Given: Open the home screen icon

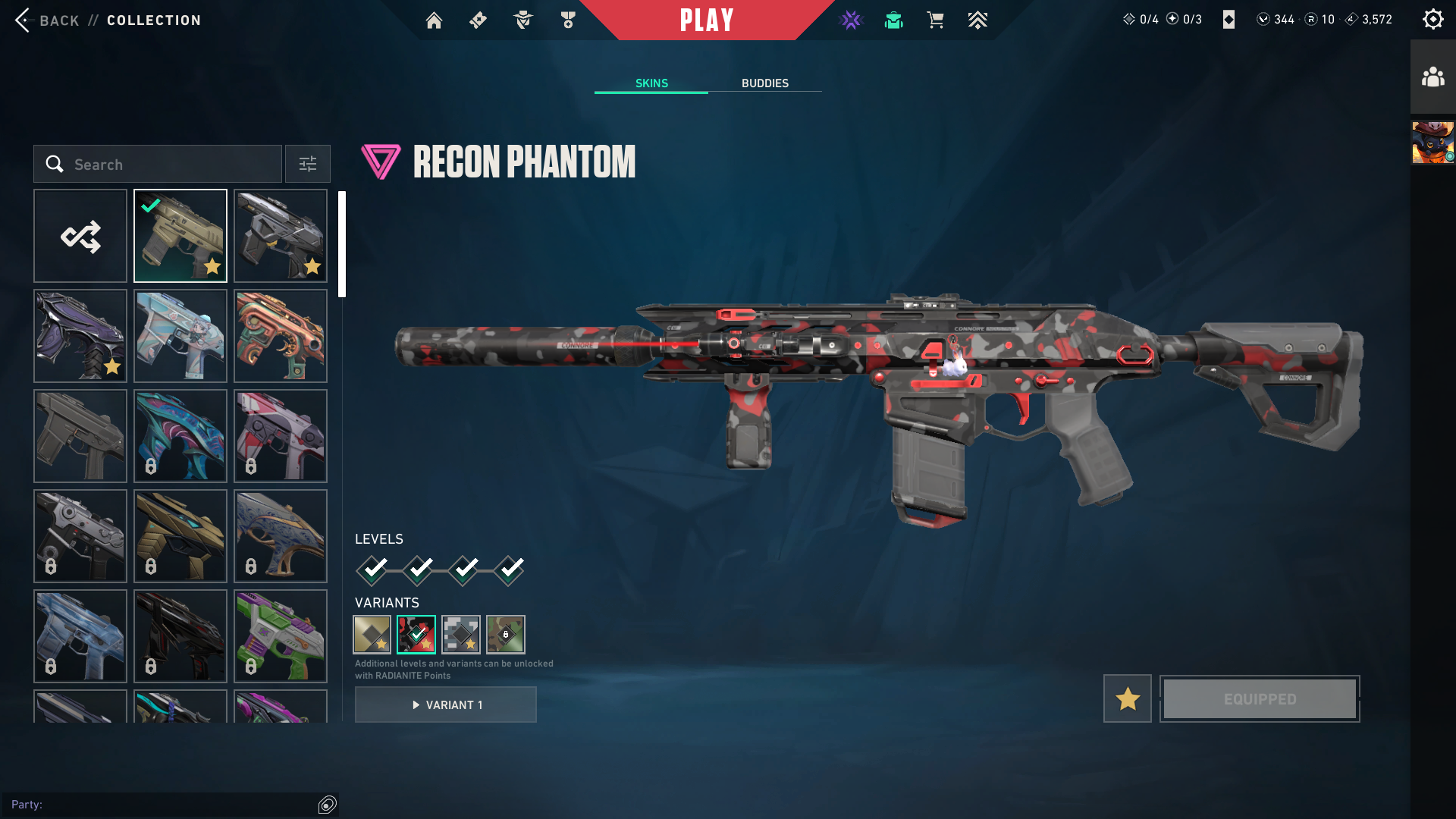Looking at the screenshot, I should pos(434,20).
